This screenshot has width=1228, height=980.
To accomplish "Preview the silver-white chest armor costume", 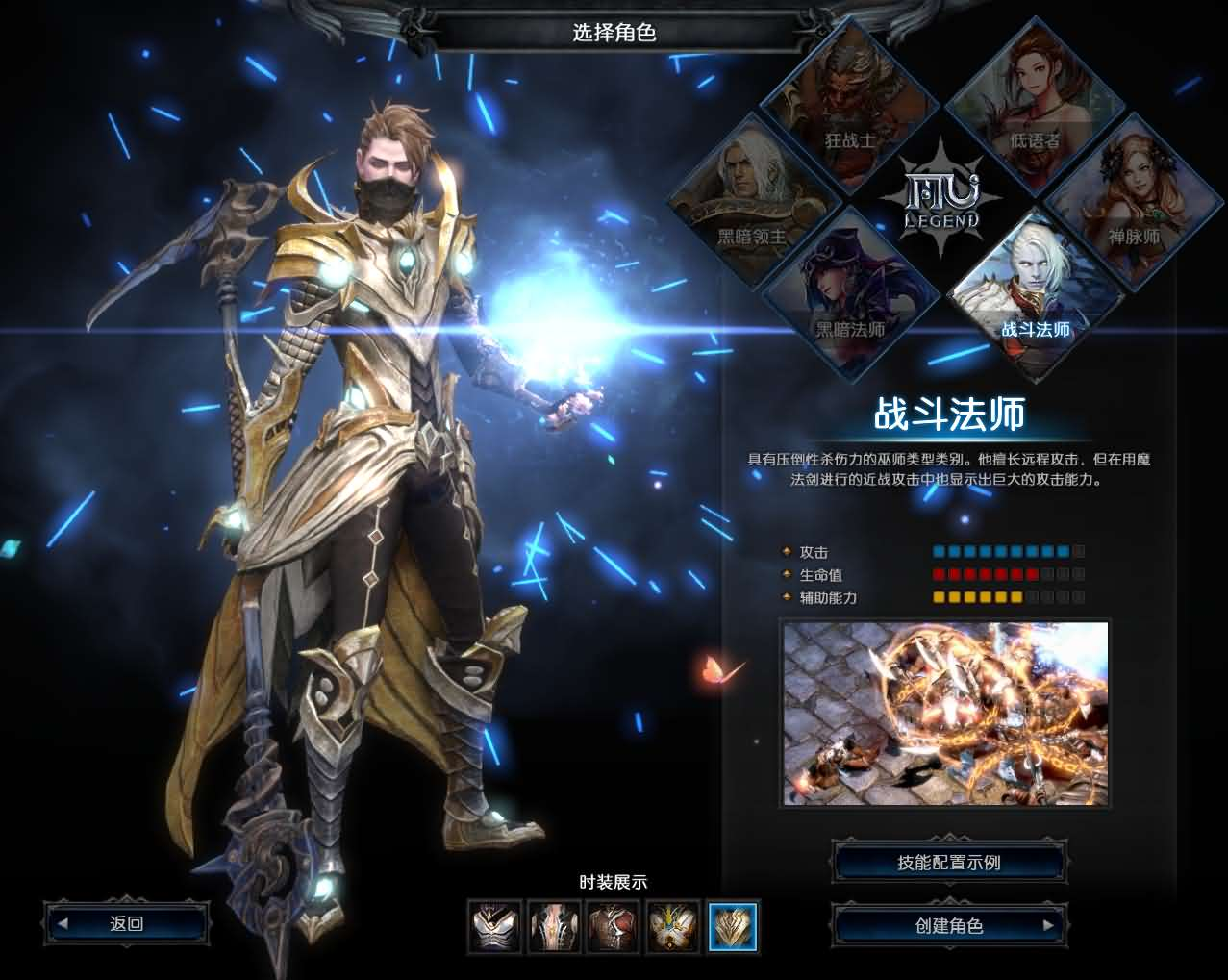I will click(496, 927).
